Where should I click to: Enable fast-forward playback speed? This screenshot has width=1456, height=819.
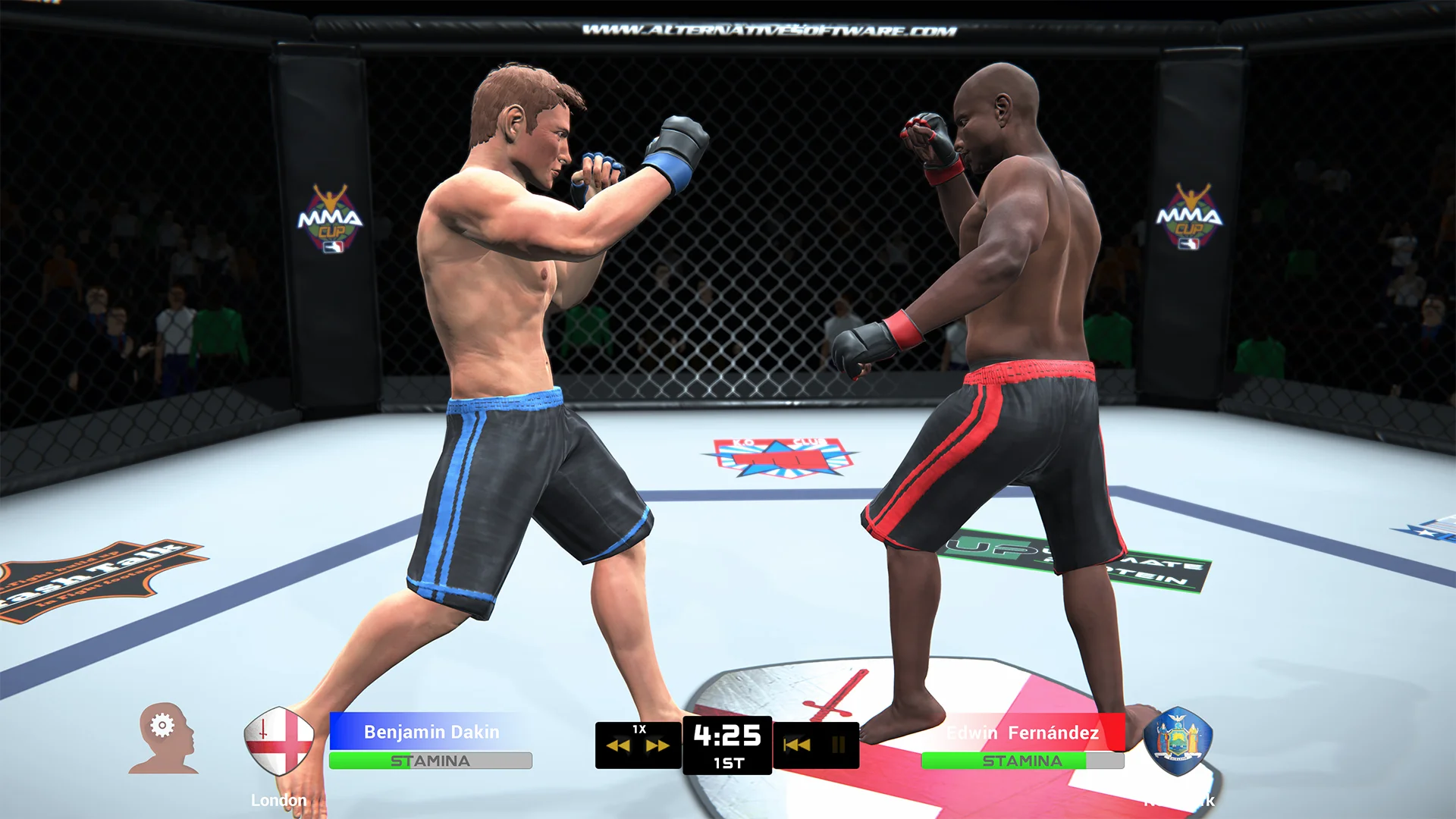(658, 744)
